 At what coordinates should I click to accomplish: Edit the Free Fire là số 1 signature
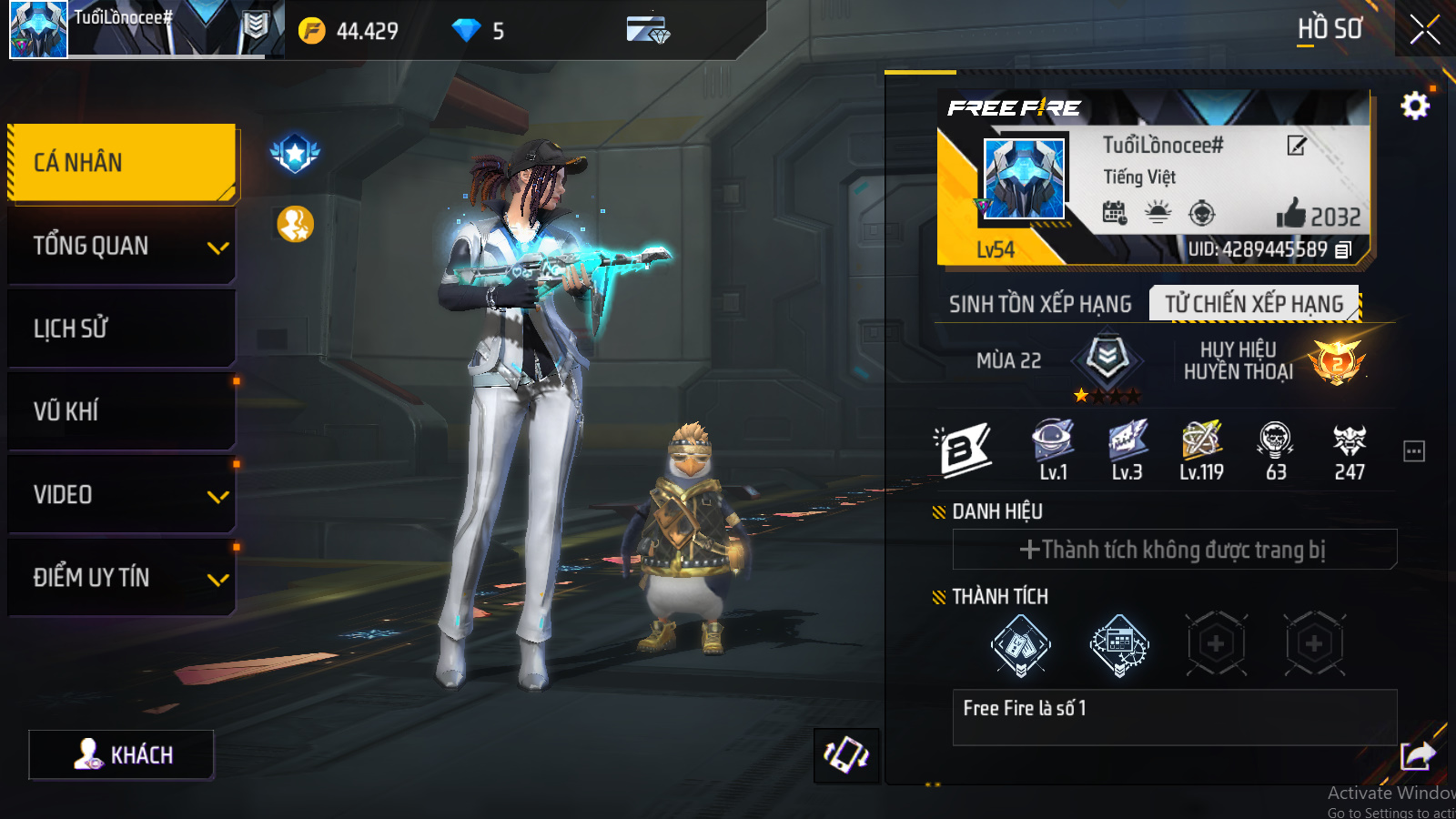tap(1174, 717)
